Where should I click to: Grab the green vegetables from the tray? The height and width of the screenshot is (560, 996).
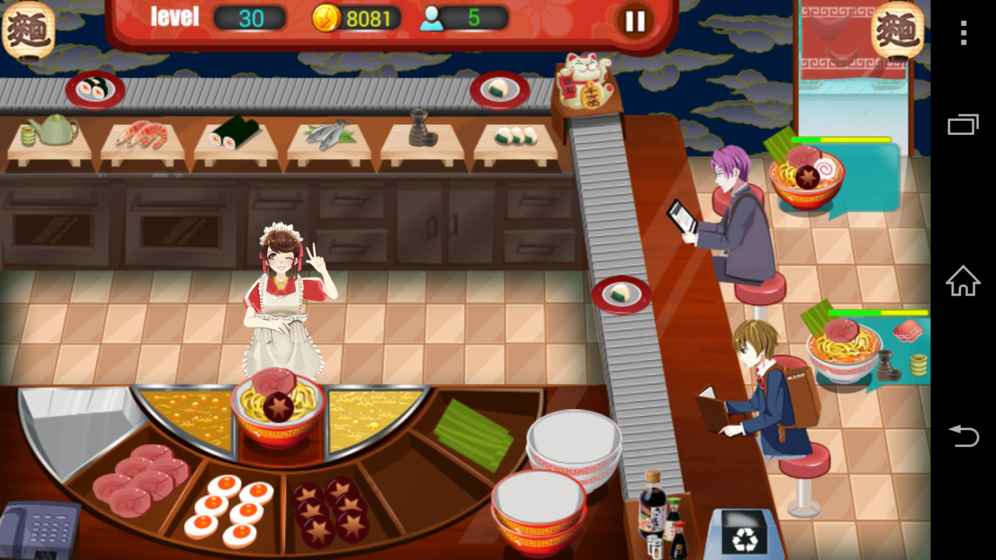pyautogui.click(x=473, y=435)
